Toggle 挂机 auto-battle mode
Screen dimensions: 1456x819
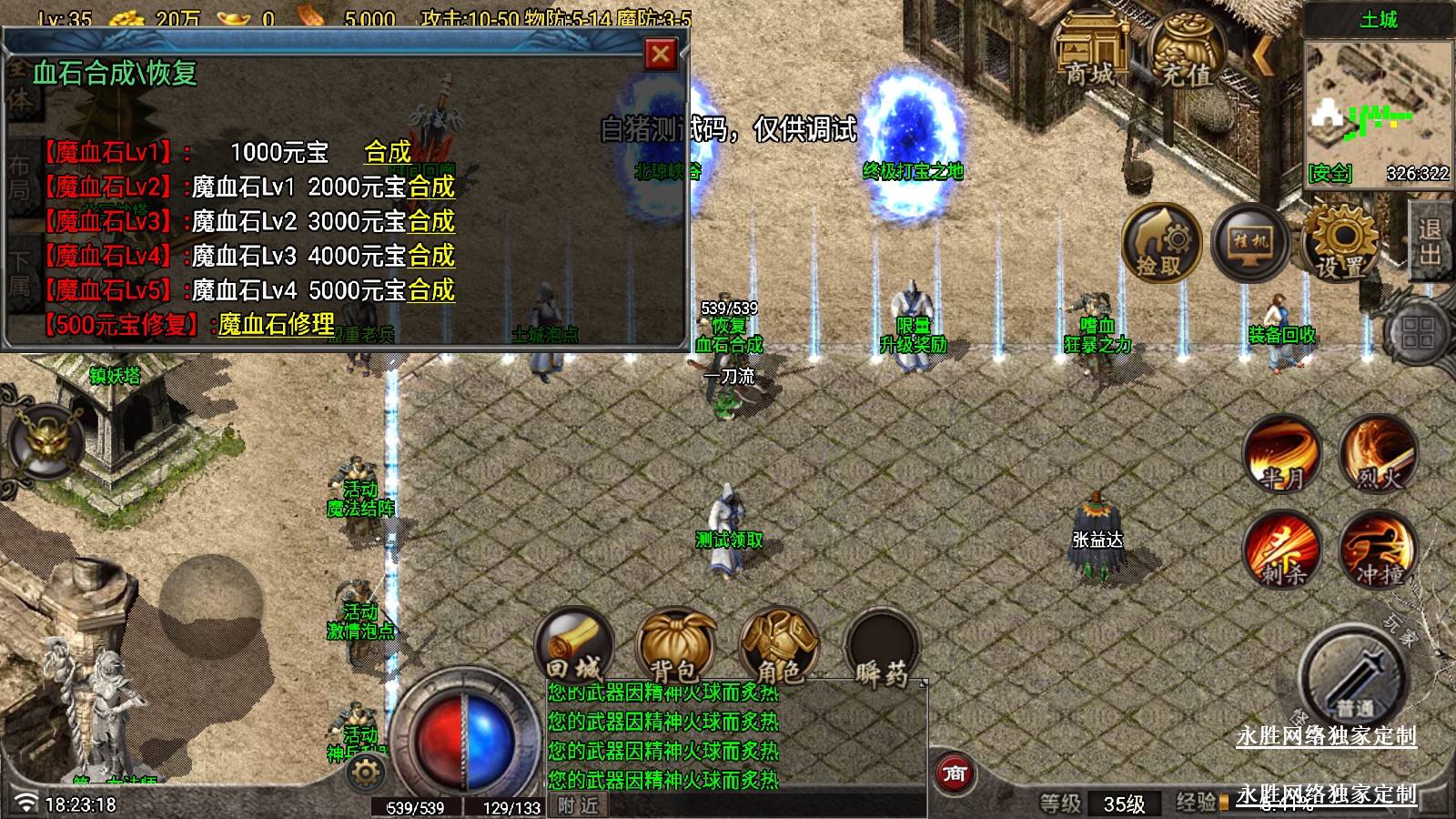click(1250, 244)
